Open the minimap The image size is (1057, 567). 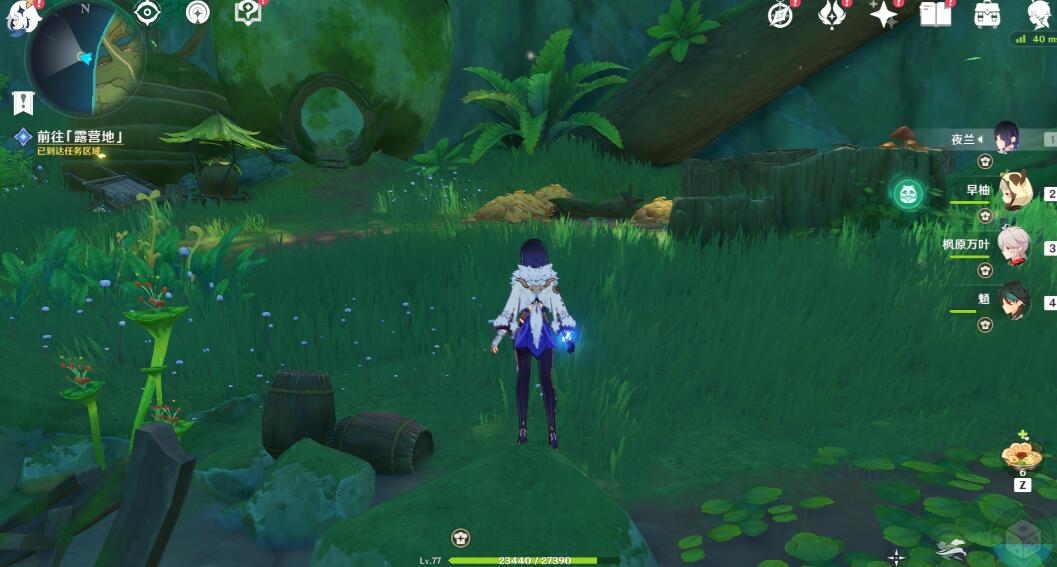click(x=84, y=56)
